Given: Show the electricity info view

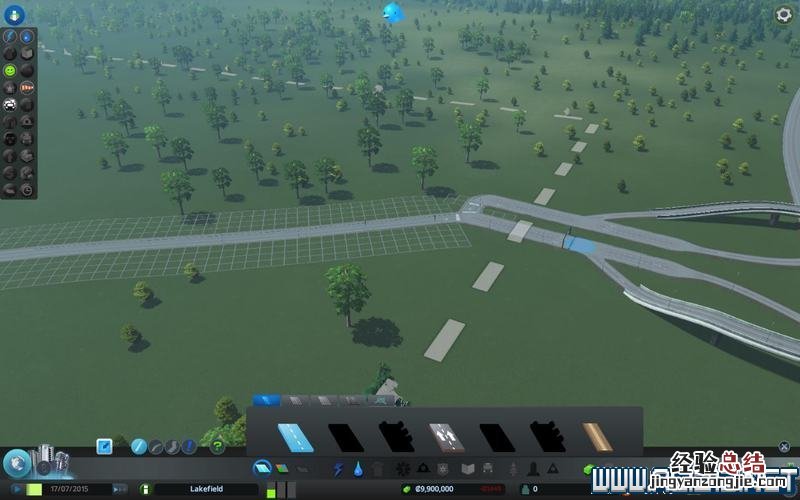Looking at the screenshot, I should [x=11, y=35].
